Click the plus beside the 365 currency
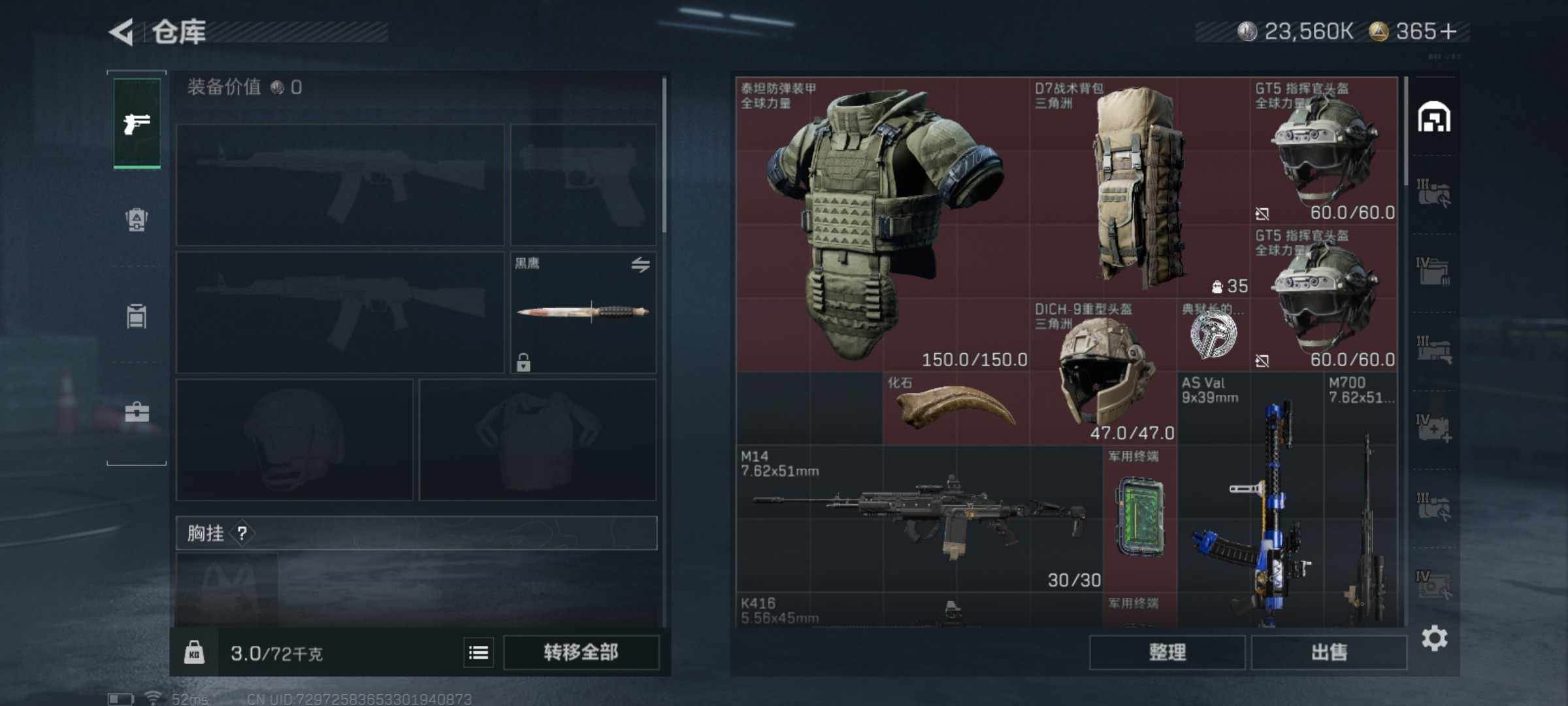 tap(1448, 31)
